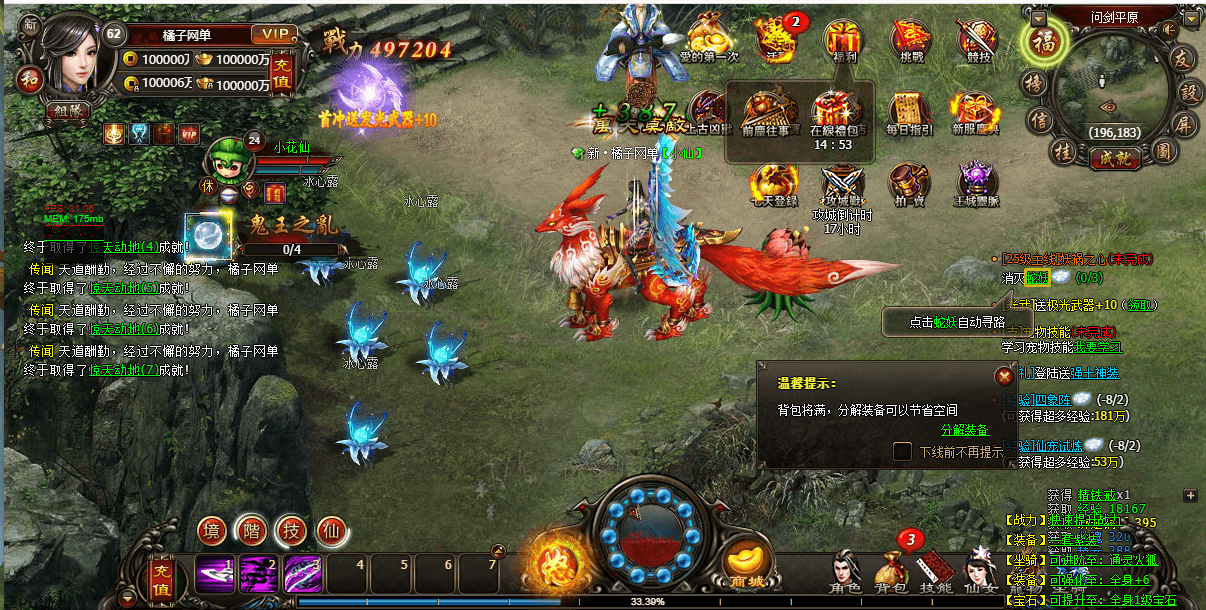The height and width of the screenshot is (610, 1206).
Task: Open the VIP panel
Action: (x=273, y=35)
